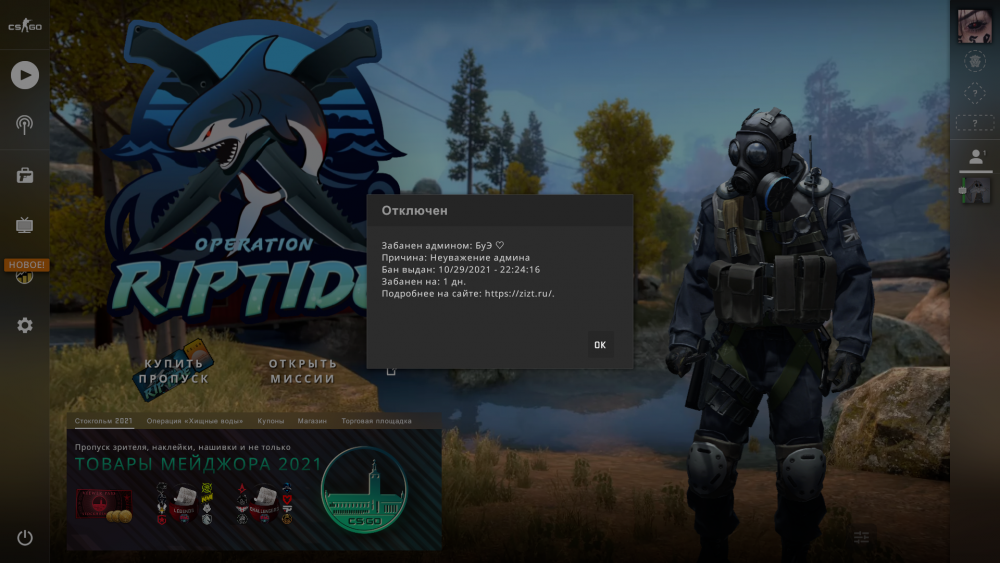Open the Stockholm 2021 major banner

(254, 489)
